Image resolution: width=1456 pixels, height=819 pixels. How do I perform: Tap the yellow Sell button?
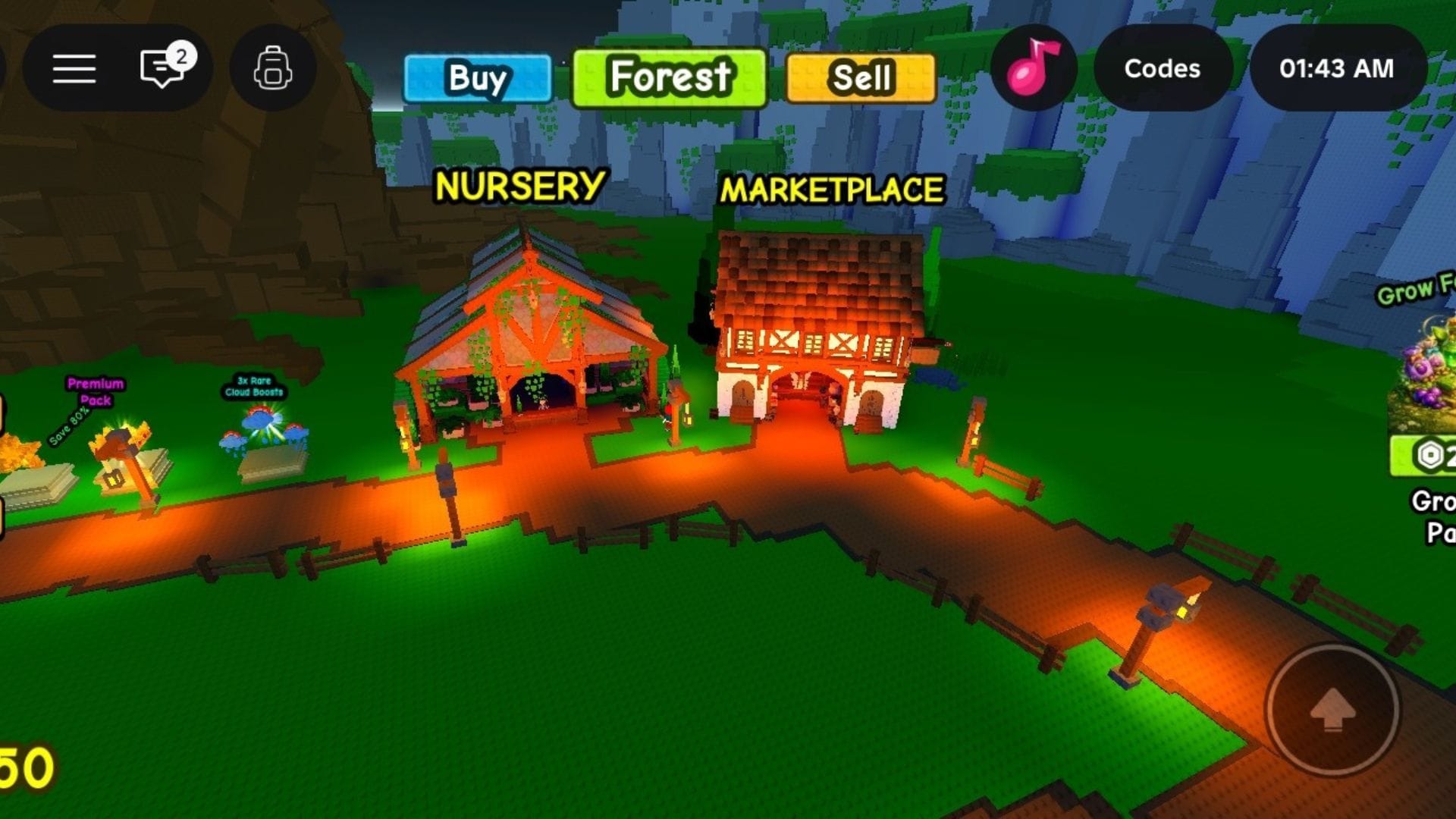coord(861,78)
